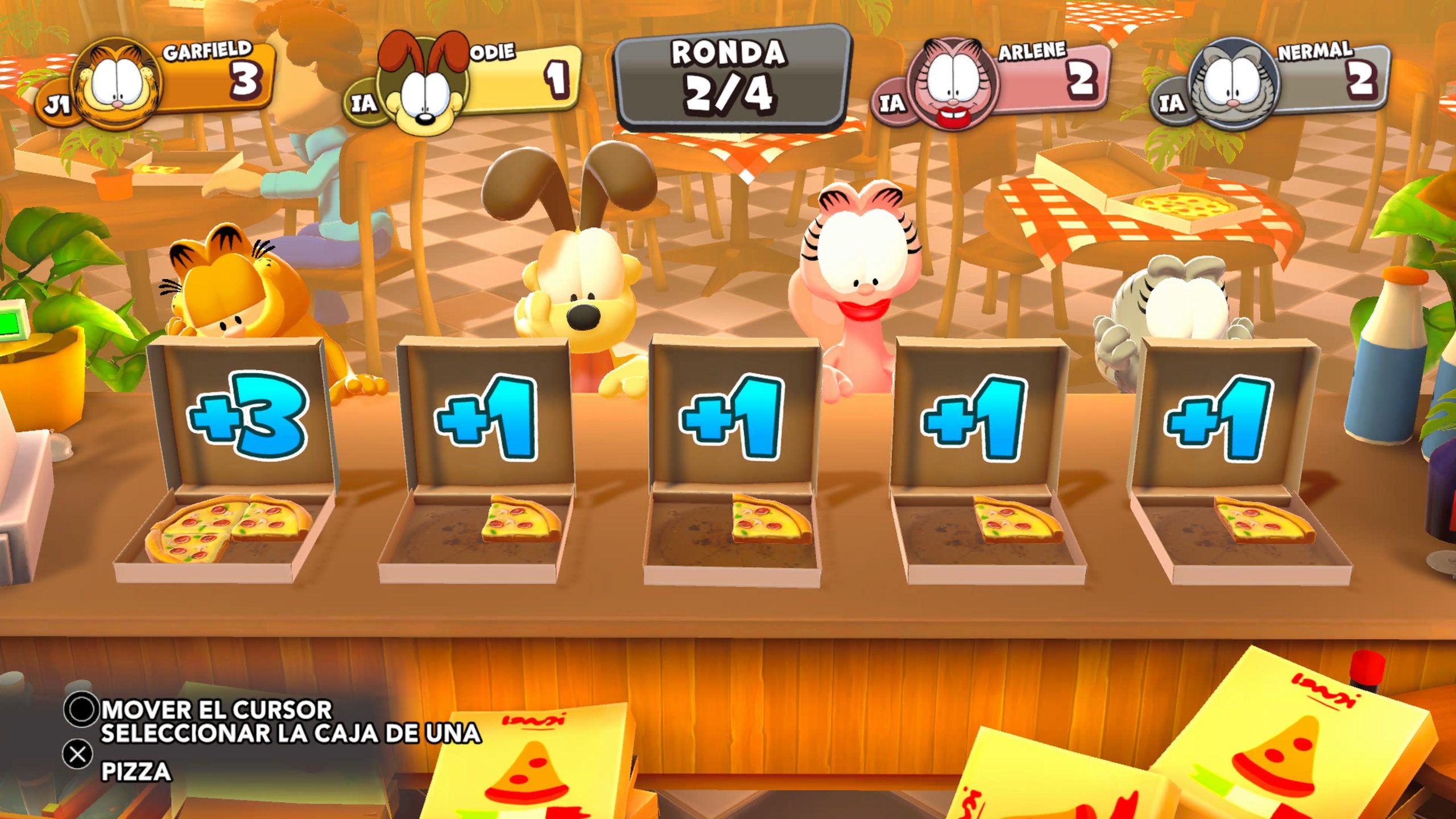Choose Arlene's player portrait

[953, 85]
